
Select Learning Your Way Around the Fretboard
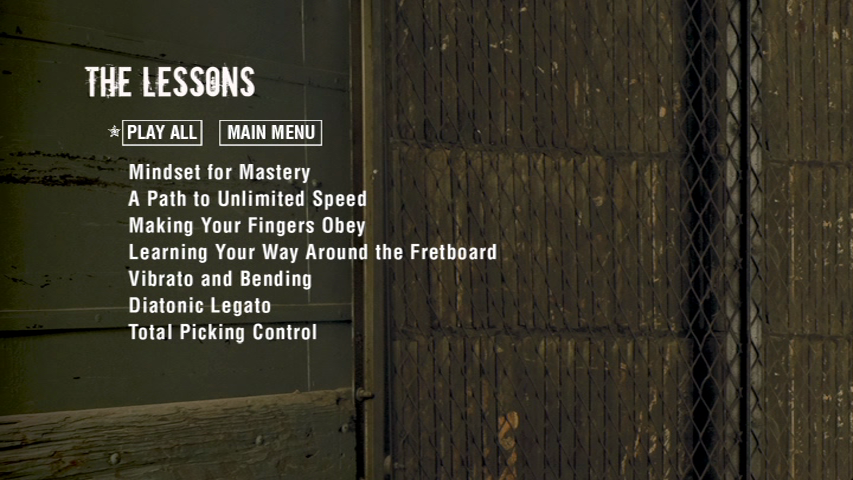(x=312, y=253)
